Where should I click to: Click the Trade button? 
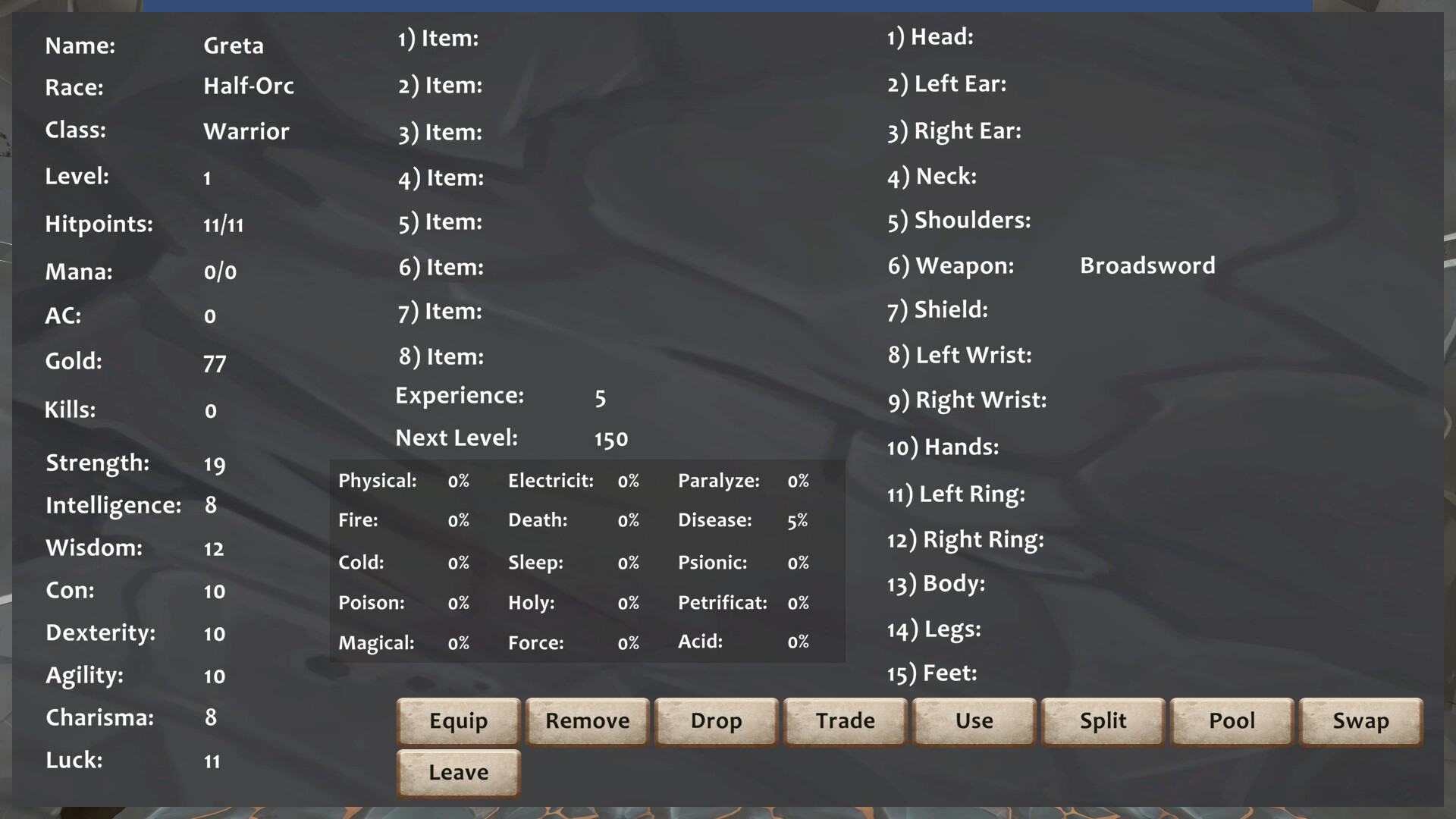click(845, 721)
